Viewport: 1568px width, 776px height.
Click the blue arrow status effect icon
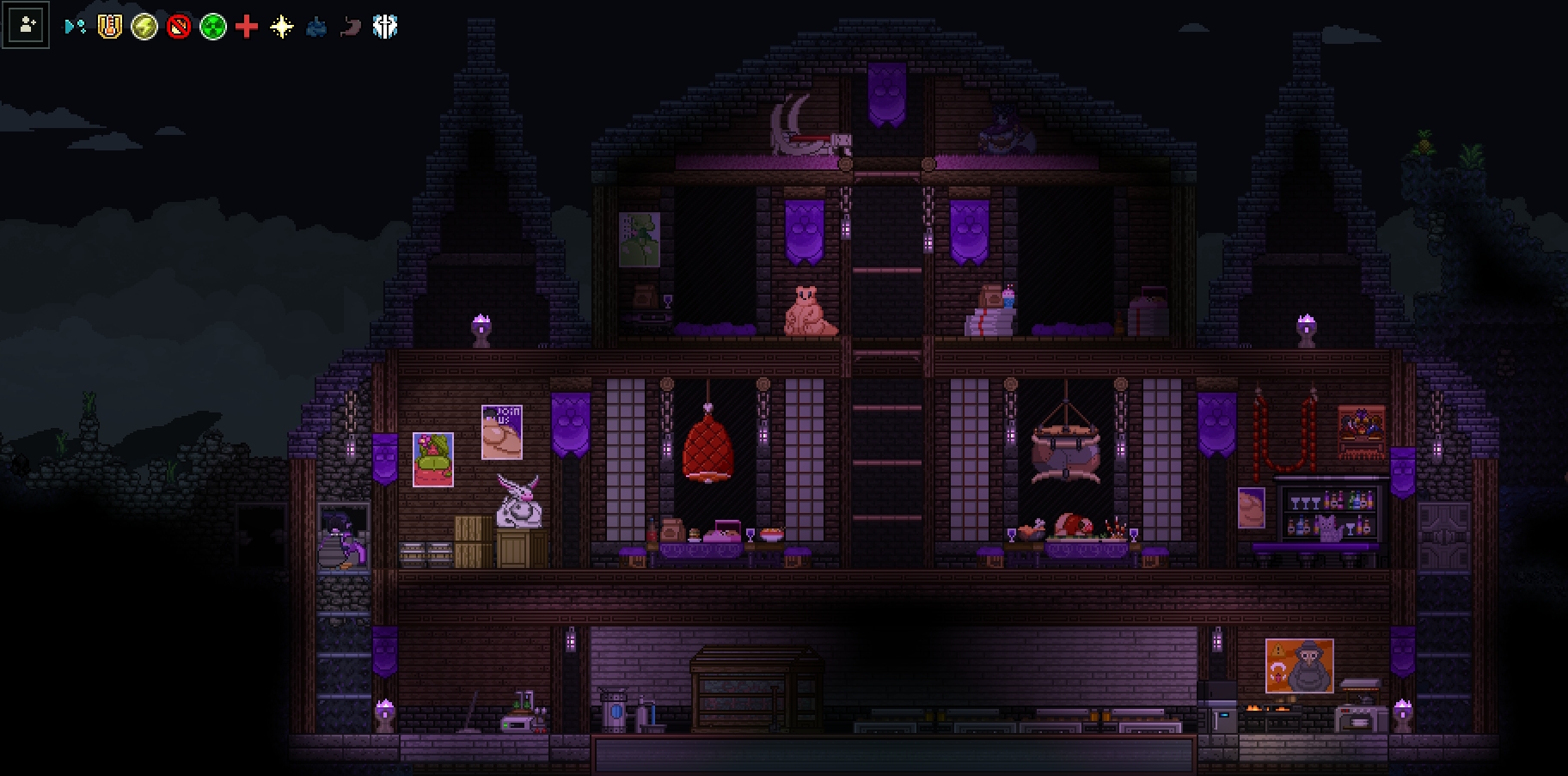pyautogui.click(x=75, y=27)
